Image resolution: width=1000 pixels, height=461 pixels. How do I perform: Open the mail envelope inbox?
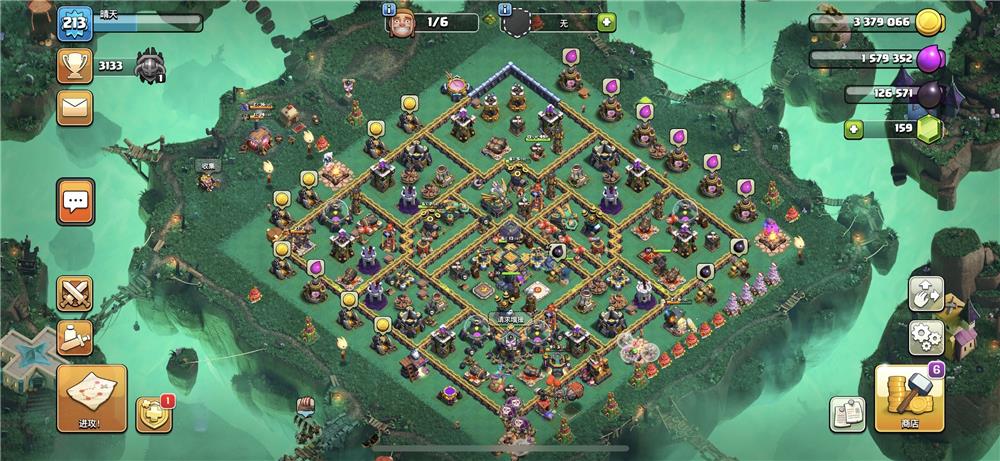[x=74, y=107]
